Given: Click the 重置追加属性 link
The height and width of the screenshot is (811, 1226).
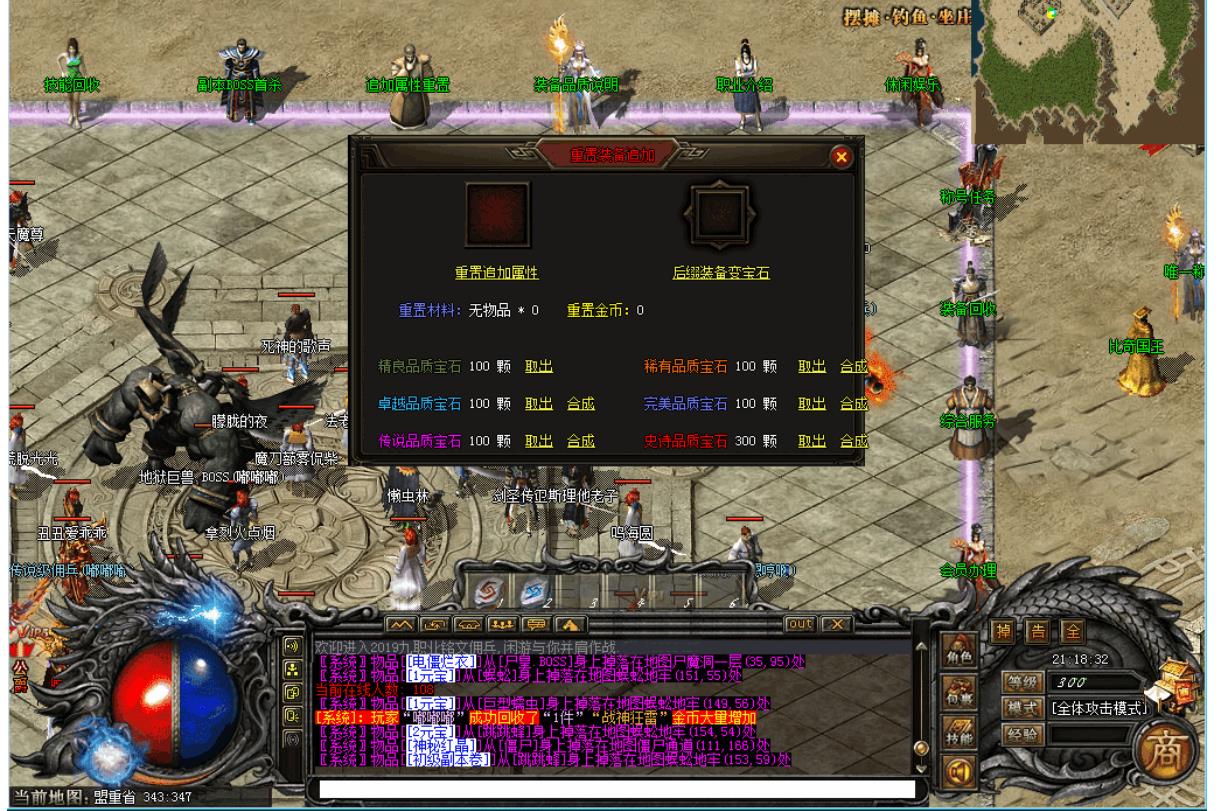Looking at the screenshot, I should 497,272.
